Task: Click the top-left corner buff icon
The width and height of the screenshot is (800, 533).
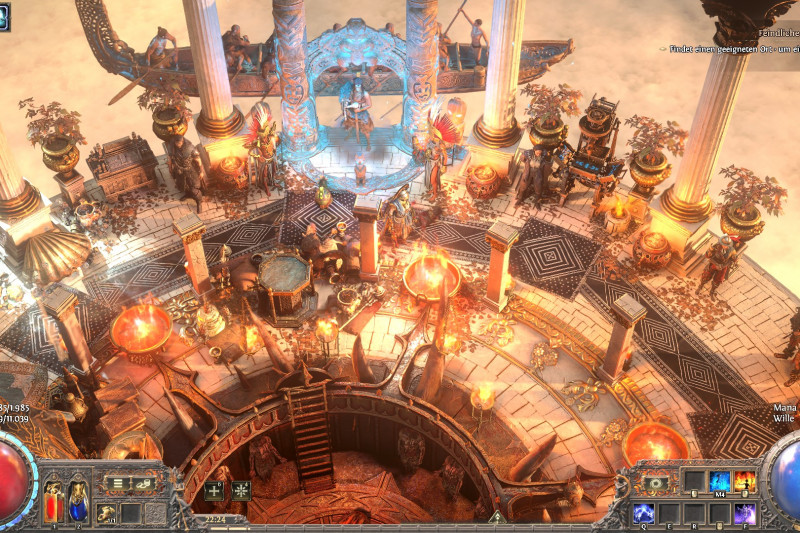Action: coord(4,17)
